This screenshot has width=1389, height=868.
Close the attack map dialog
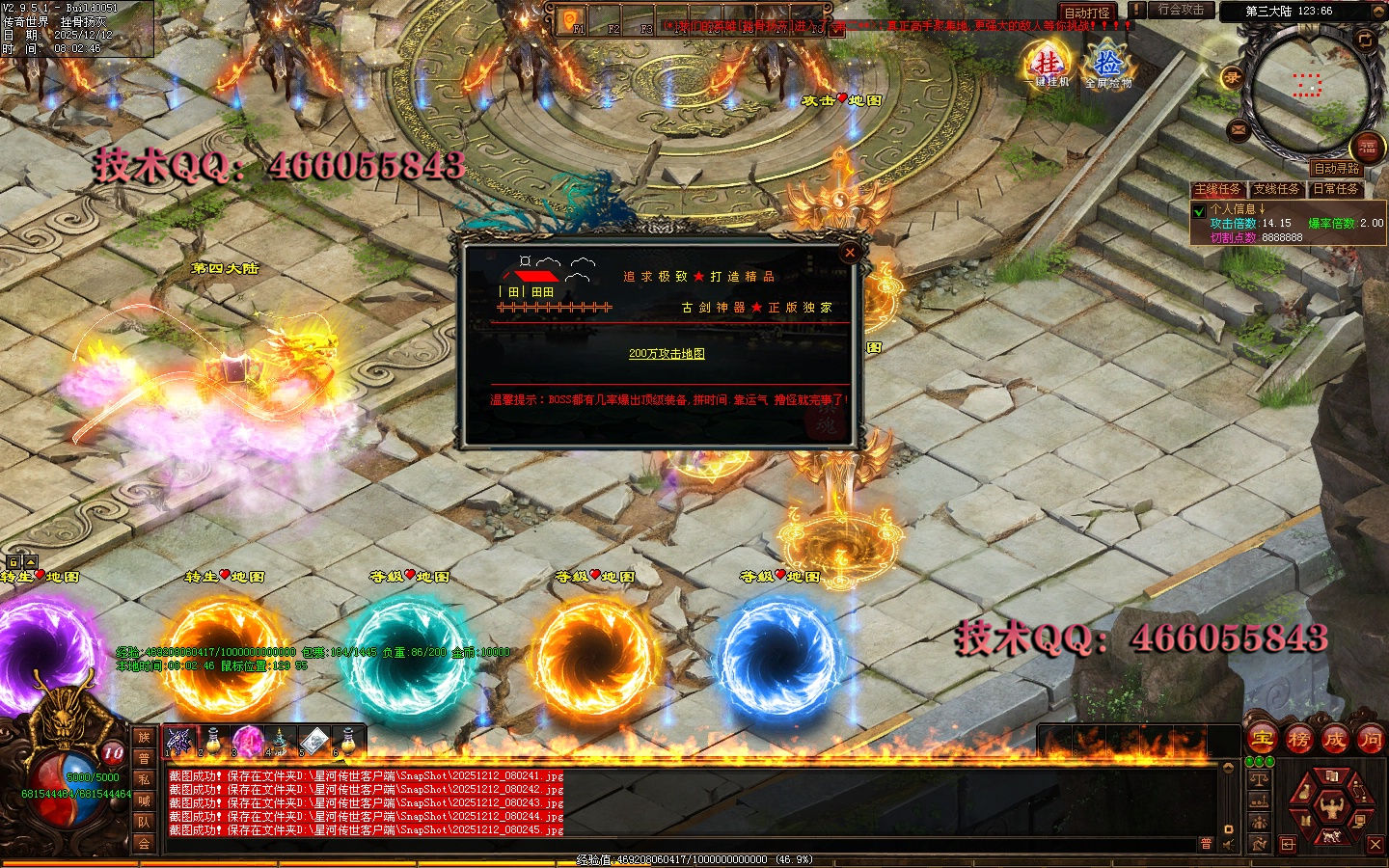[850, 253]
